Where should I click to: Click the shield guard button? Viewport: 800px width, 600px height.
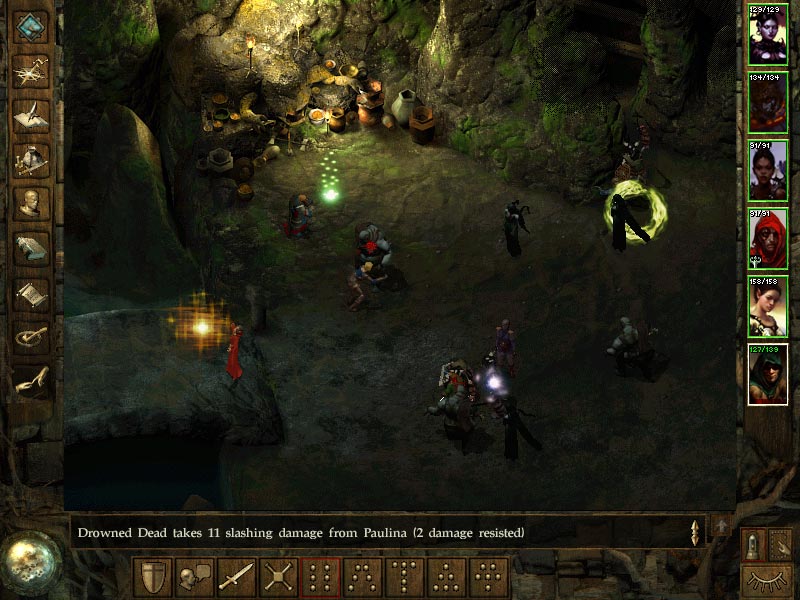pyautogui.click(x=152, y=577)
